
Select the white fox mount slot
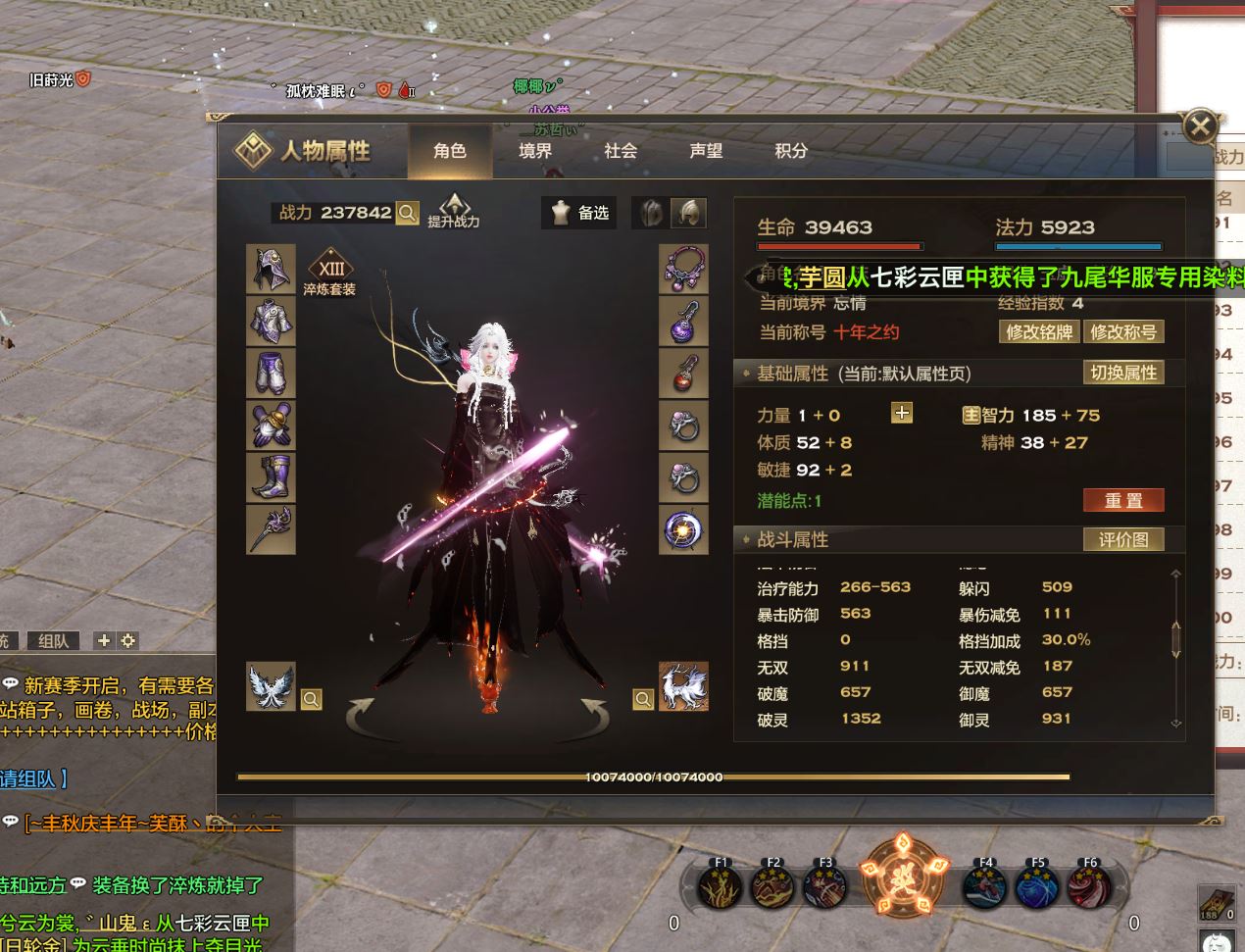click(x=683, y=685)
